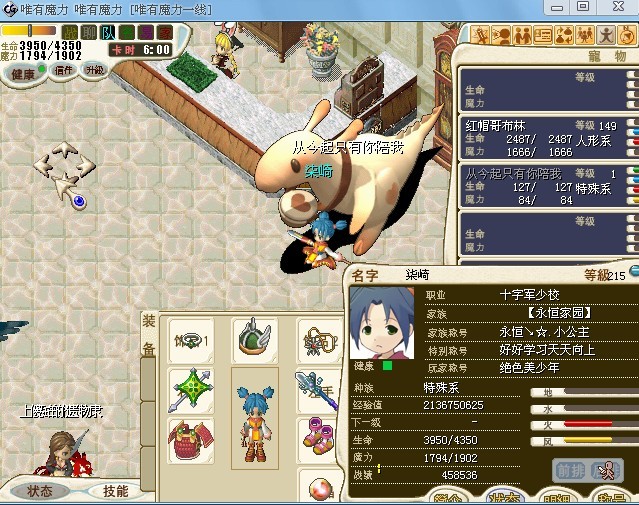Screen dimensions: 639x505
Task: Select the 从今起只有你陪我 pet row
Action: pyautogui.click(x=545, y=186)
